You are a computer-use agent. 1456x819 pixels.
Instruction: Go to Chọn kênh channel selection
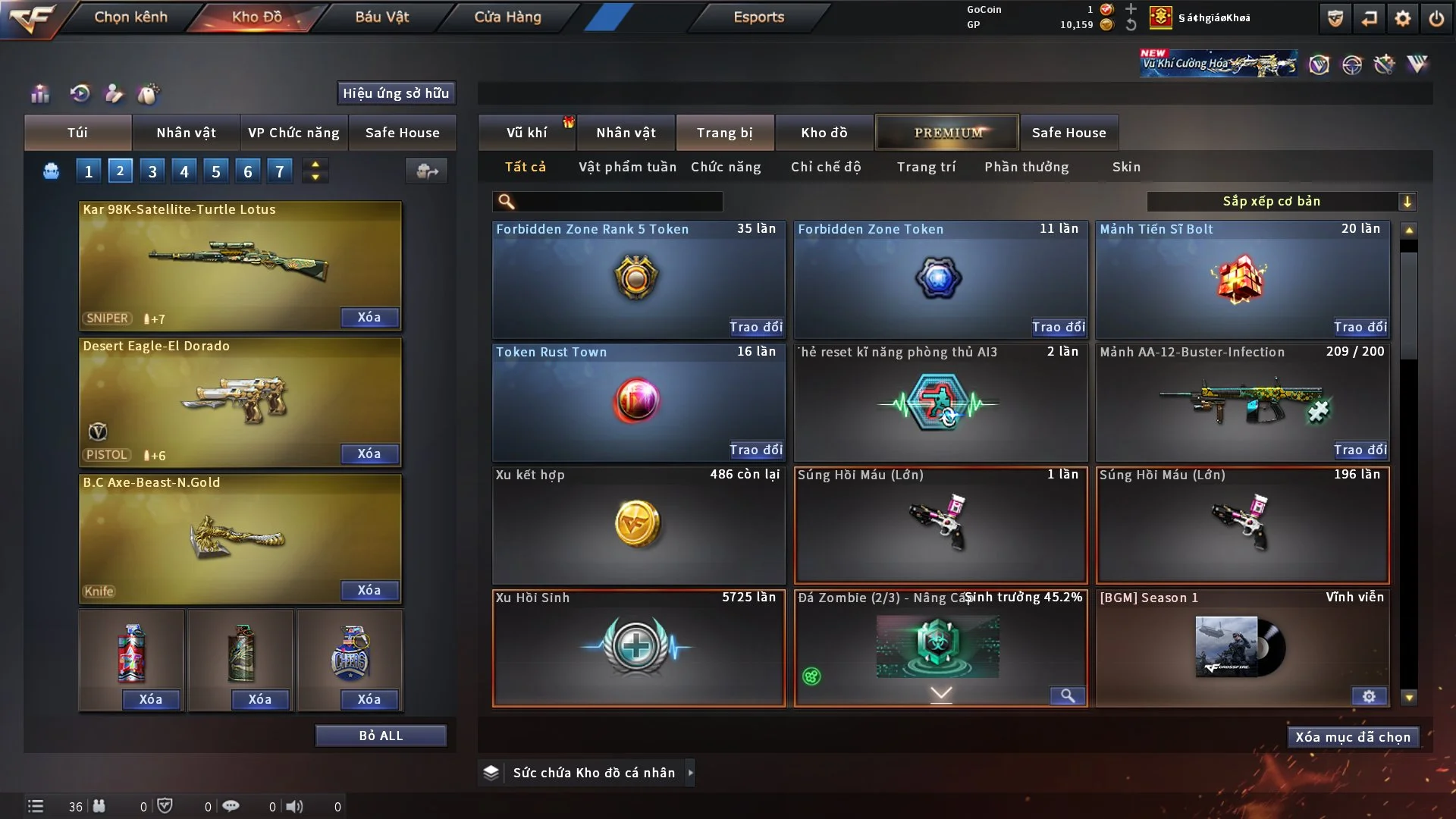(x=130, y=17)
